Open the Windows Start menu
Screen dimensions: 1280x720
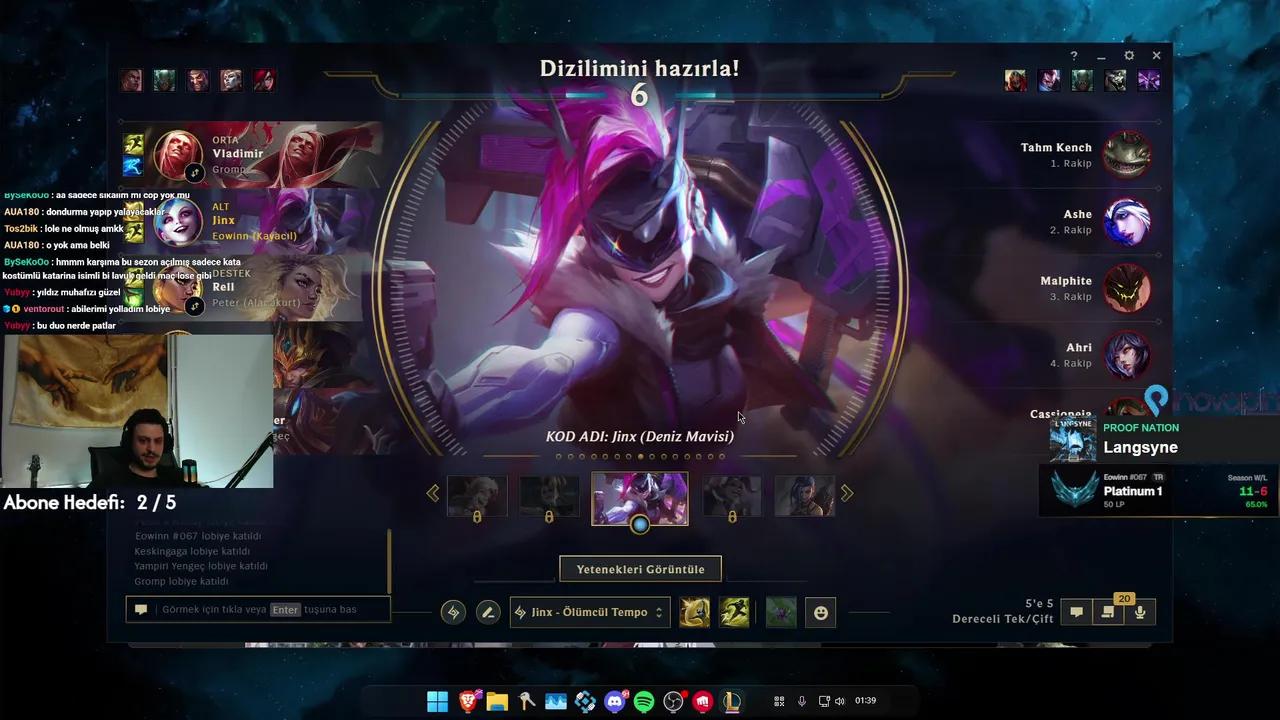(x=437, y=702)
